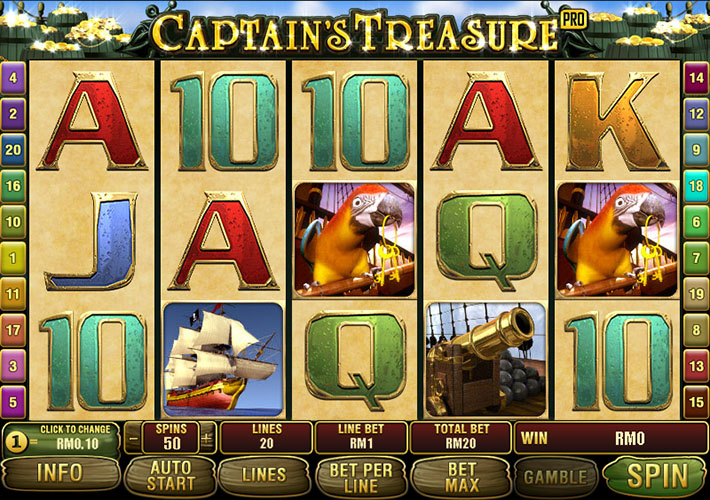Viewport: 710px width, 500px height.
Task: Spin the reels with the SPIN button
Action: [657, 475]
